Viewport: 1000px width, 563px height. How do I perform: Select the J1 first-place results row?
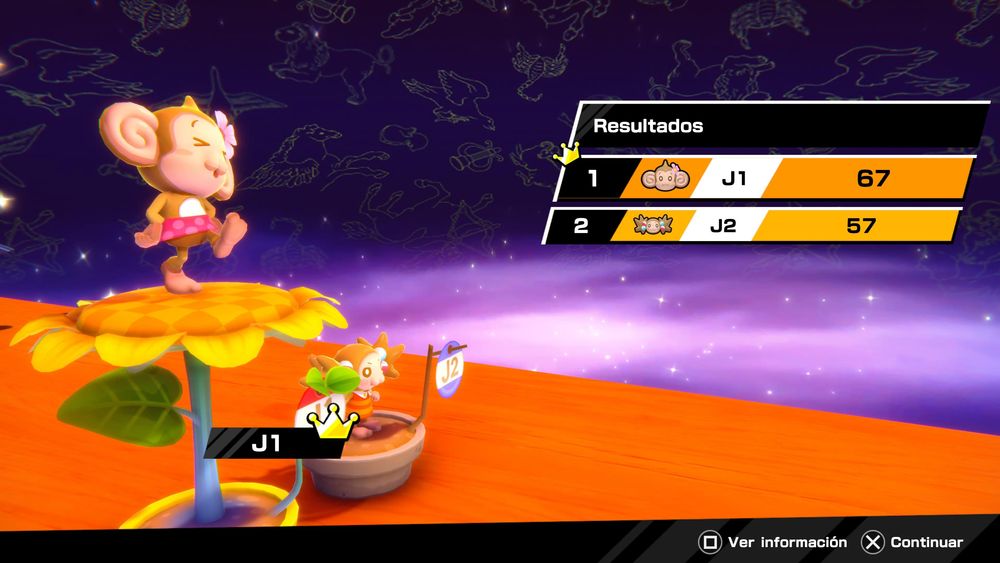[765, 180]
